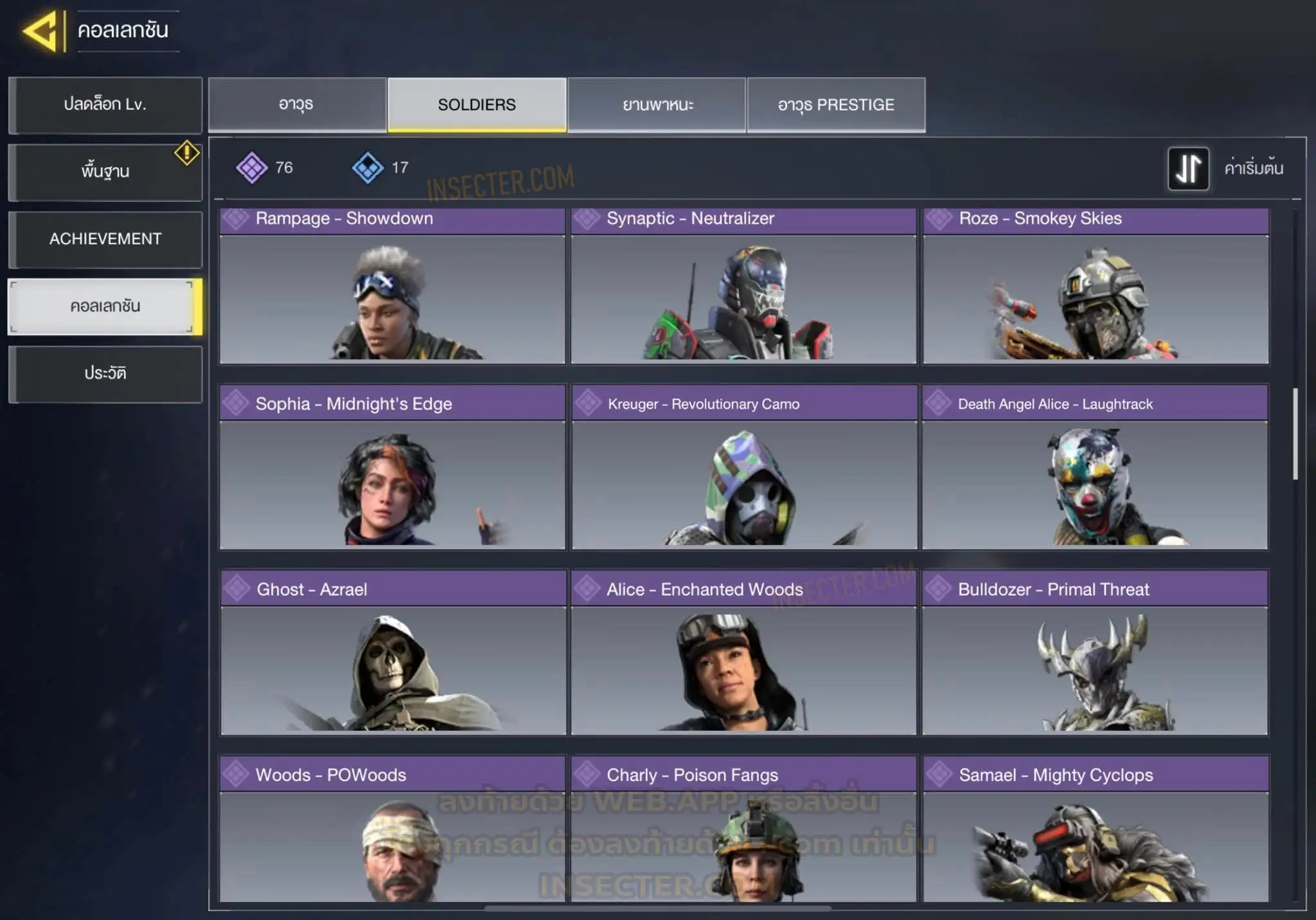Switch to the อาวุธ tab
The image size is (1316, 920).
coord(297,105)
